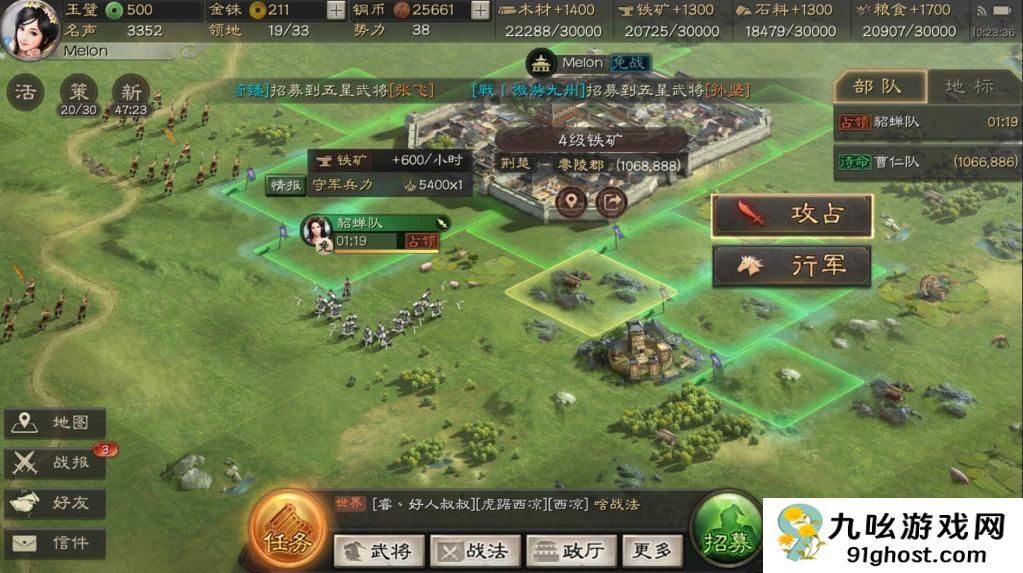
Task: Choose 行军 to march troops
Action: pos(792,266)
